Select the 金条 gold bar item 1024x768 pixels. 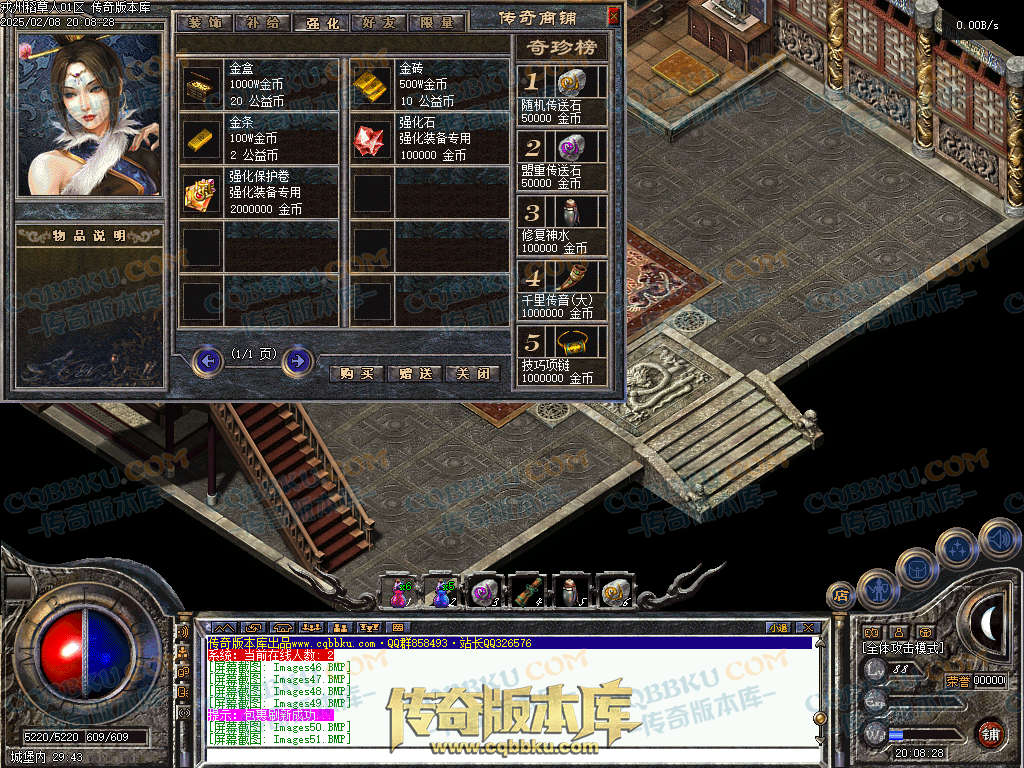tap(203, 139)
